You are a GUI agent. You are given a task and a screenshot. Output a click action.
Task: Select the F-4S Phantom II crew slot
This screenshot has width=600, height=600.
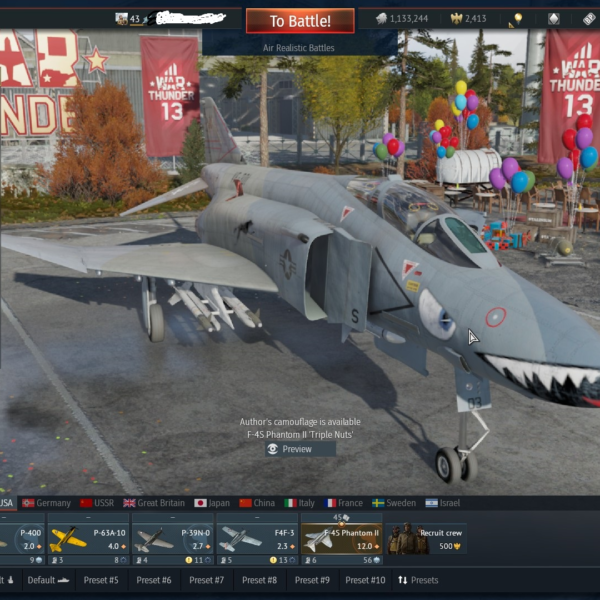pyautogui.click(x=340, y=540)
